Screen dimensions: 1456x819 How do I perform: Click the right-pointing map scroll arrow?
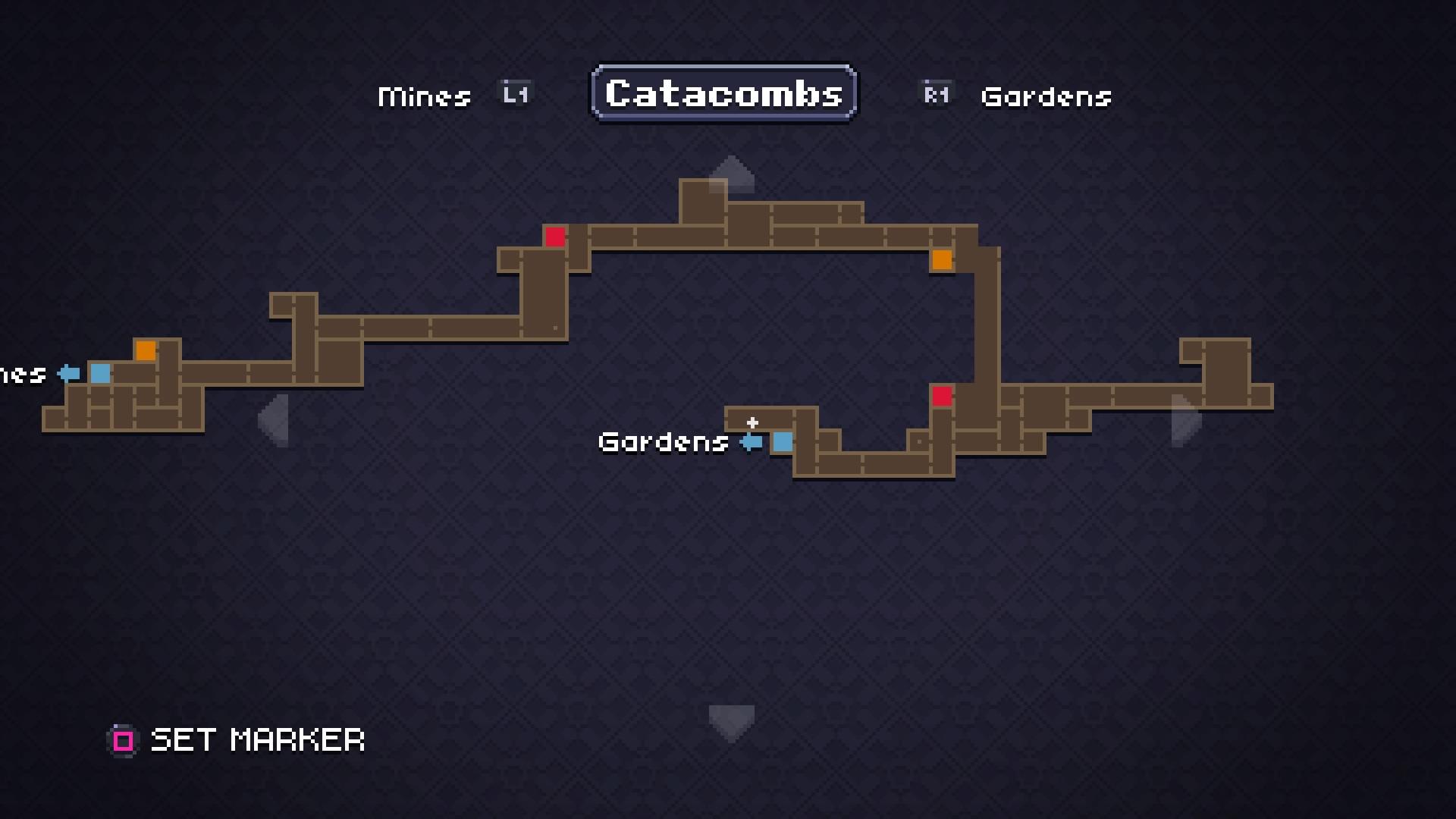coord(1185,419)
